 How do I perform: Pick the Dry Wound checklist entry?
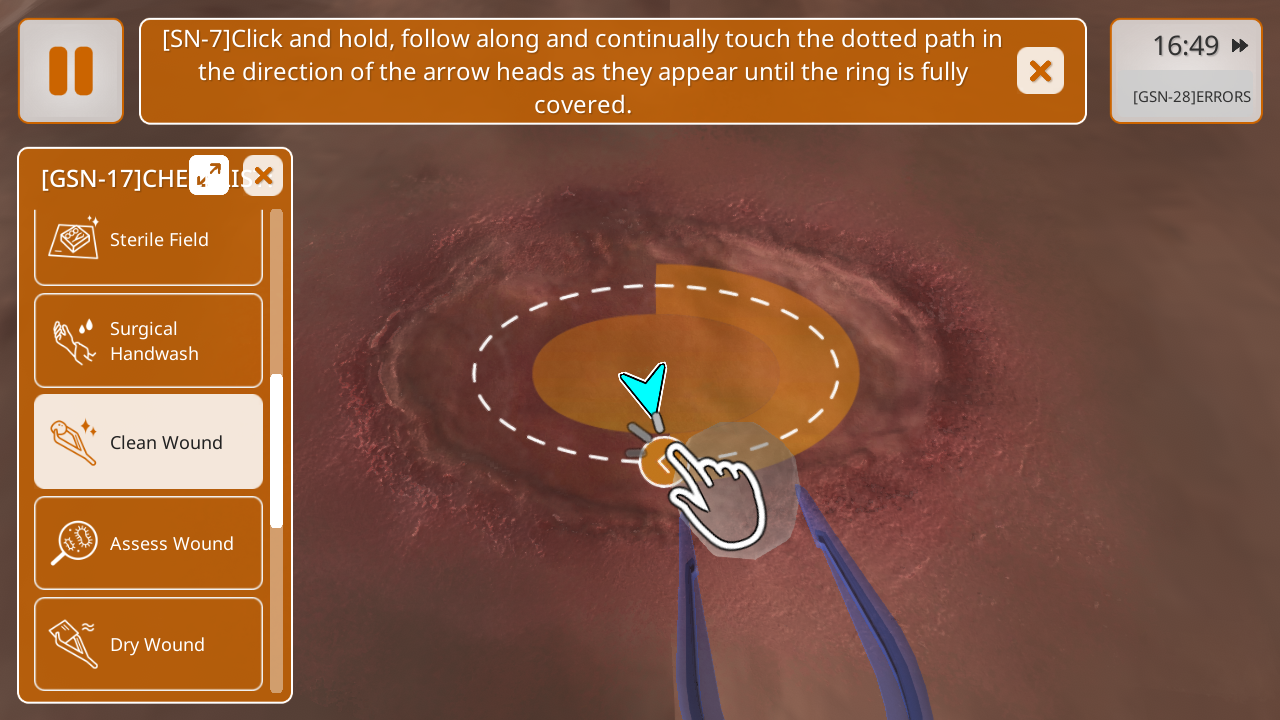148,644
